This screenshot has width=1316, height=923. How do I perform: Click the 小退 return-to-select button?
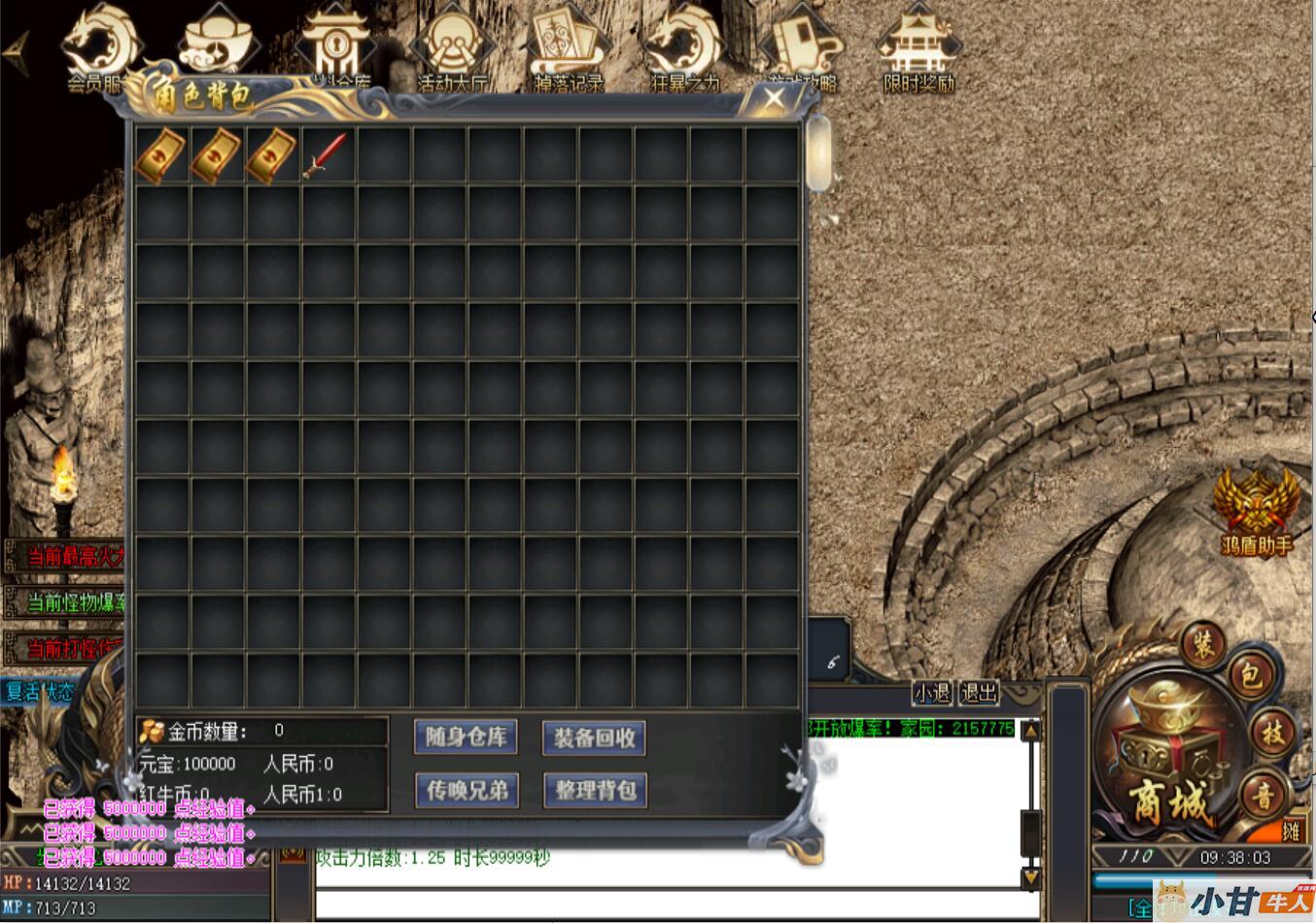(x=931, y=693)
